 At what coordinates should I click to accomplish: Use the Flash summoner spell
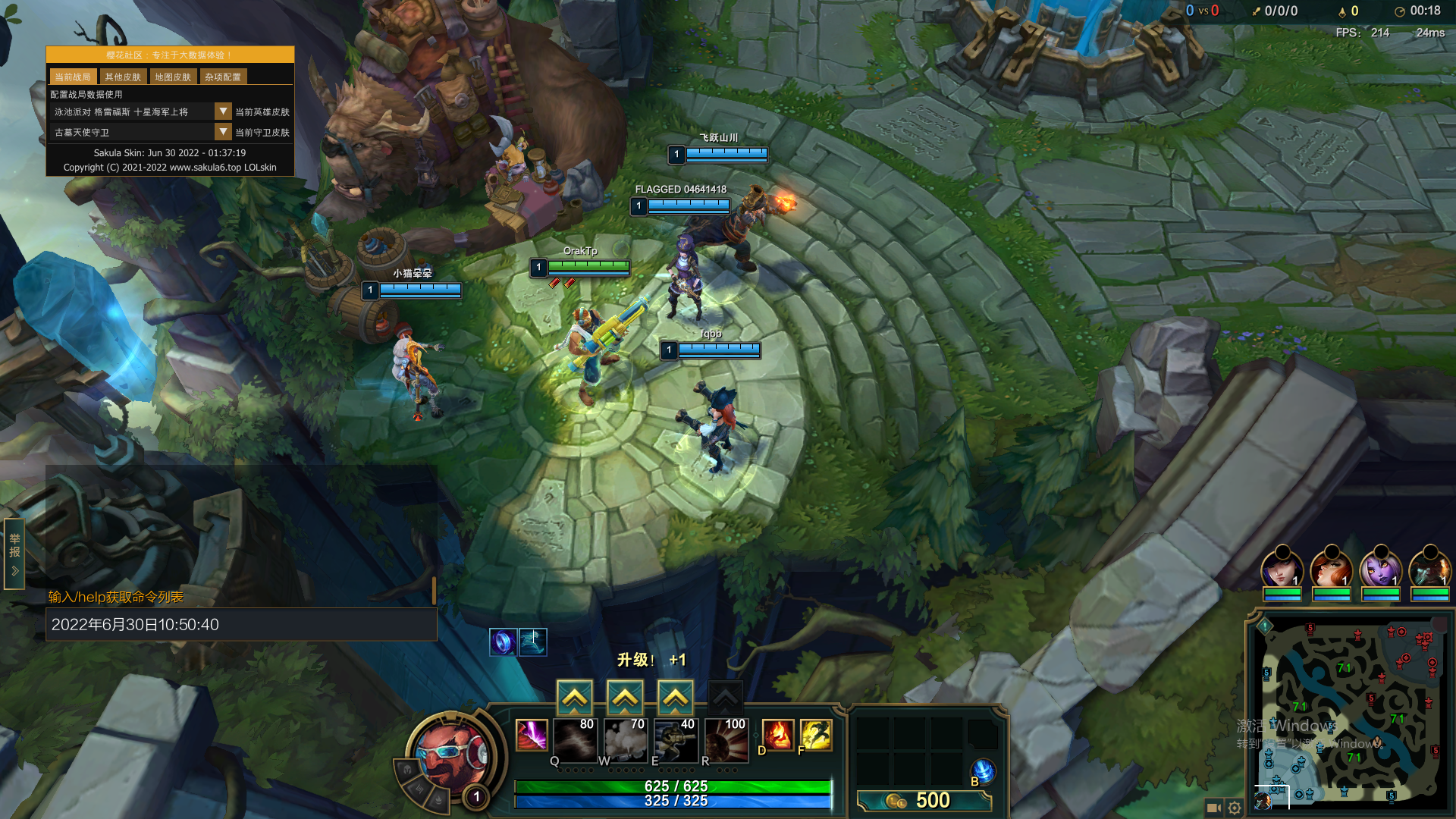click(x=816, y=735)
